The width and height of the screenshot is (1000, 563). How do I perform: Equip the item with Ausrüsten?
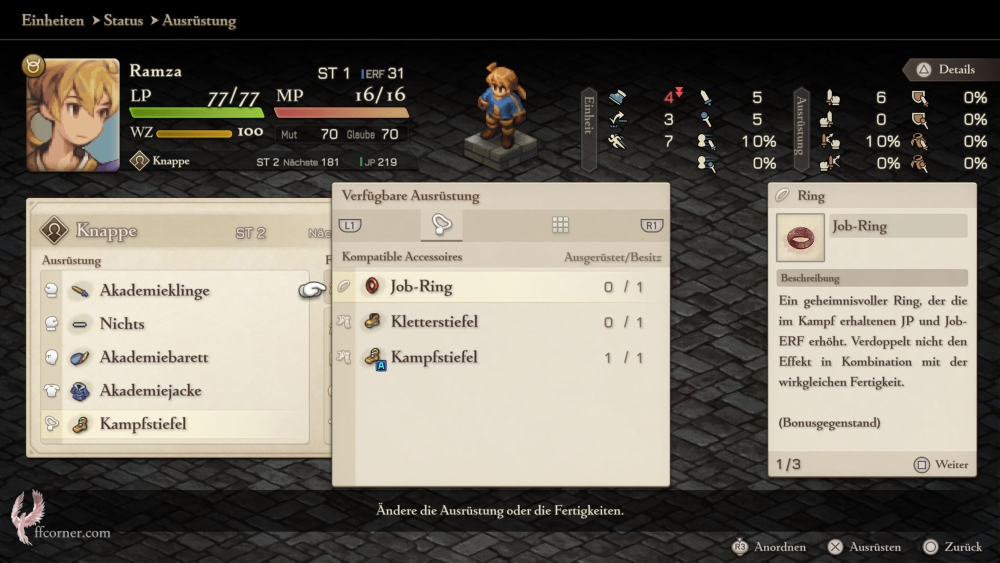(864, 547)
